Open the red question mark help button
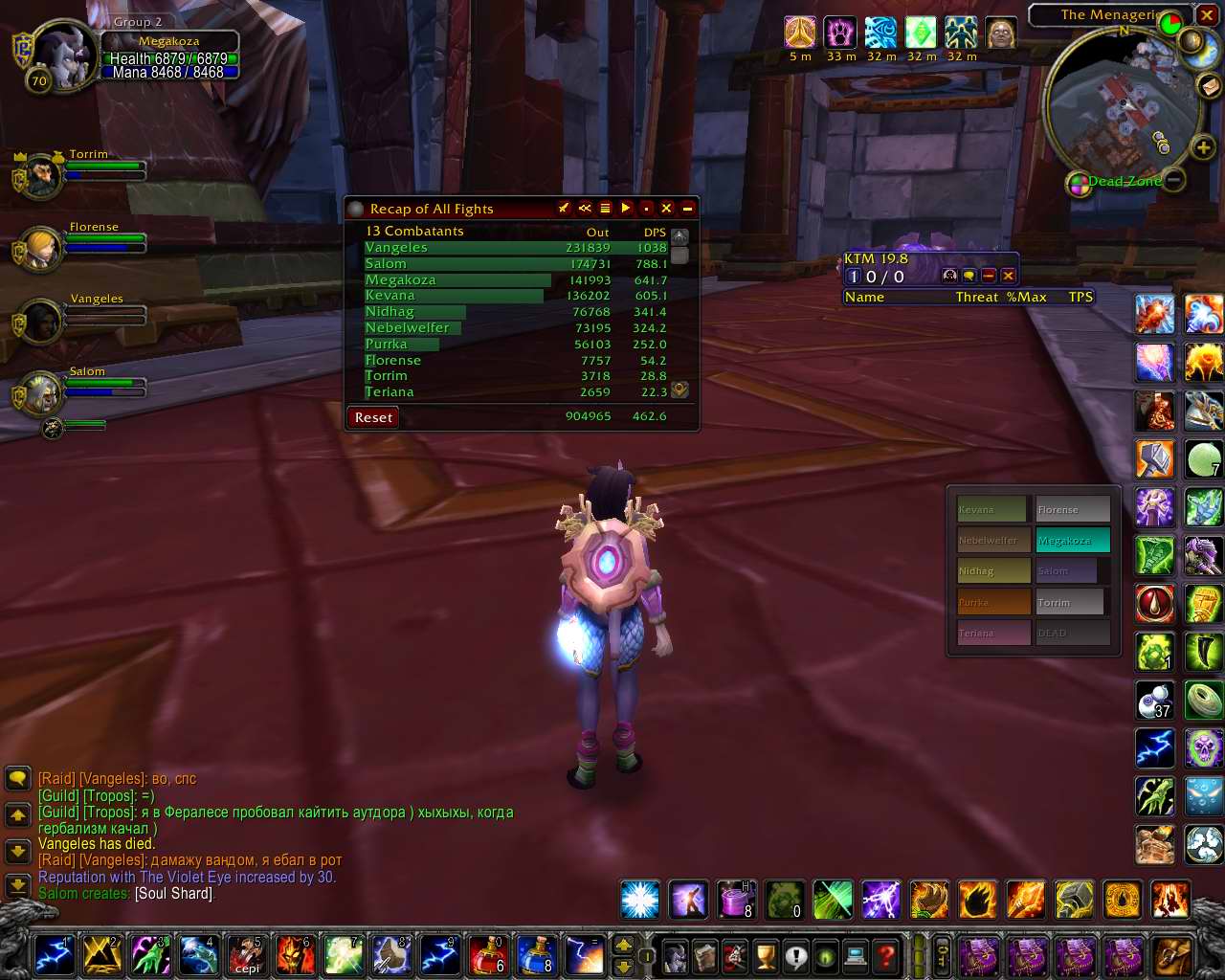The height and width of the screenshot is (980, 1225). [886, 956]
